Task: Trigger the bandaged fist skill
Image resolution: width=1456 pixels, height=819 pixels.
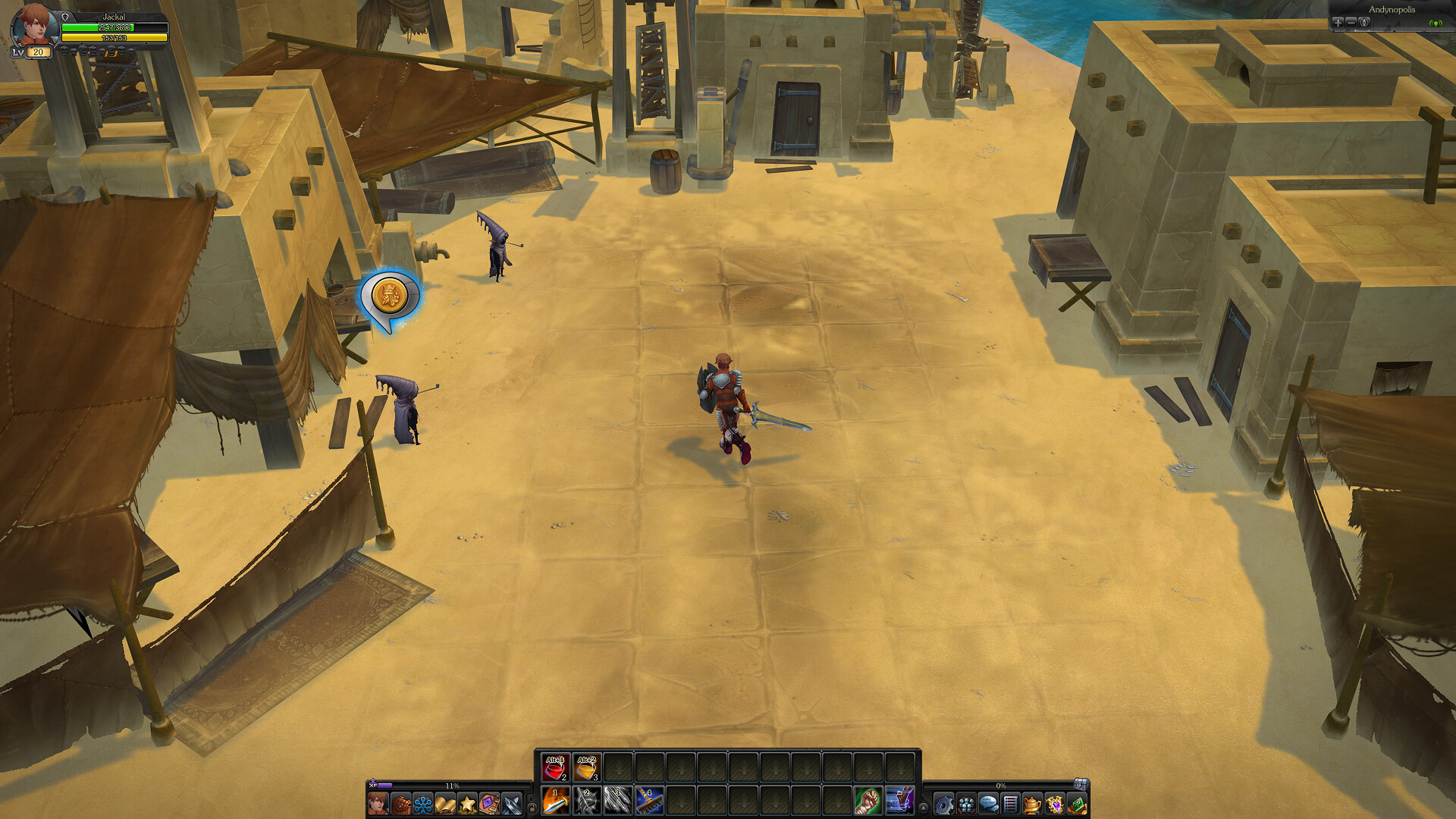Action: tap(868, 802)
